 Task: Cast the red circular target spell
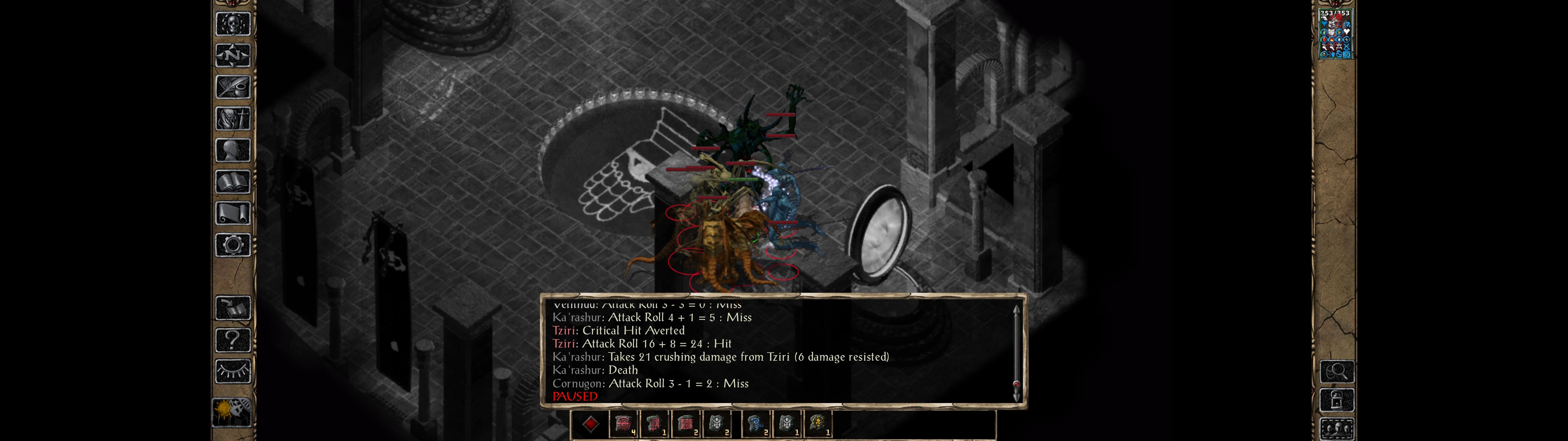pyautogui.click(x=623, y=424)
